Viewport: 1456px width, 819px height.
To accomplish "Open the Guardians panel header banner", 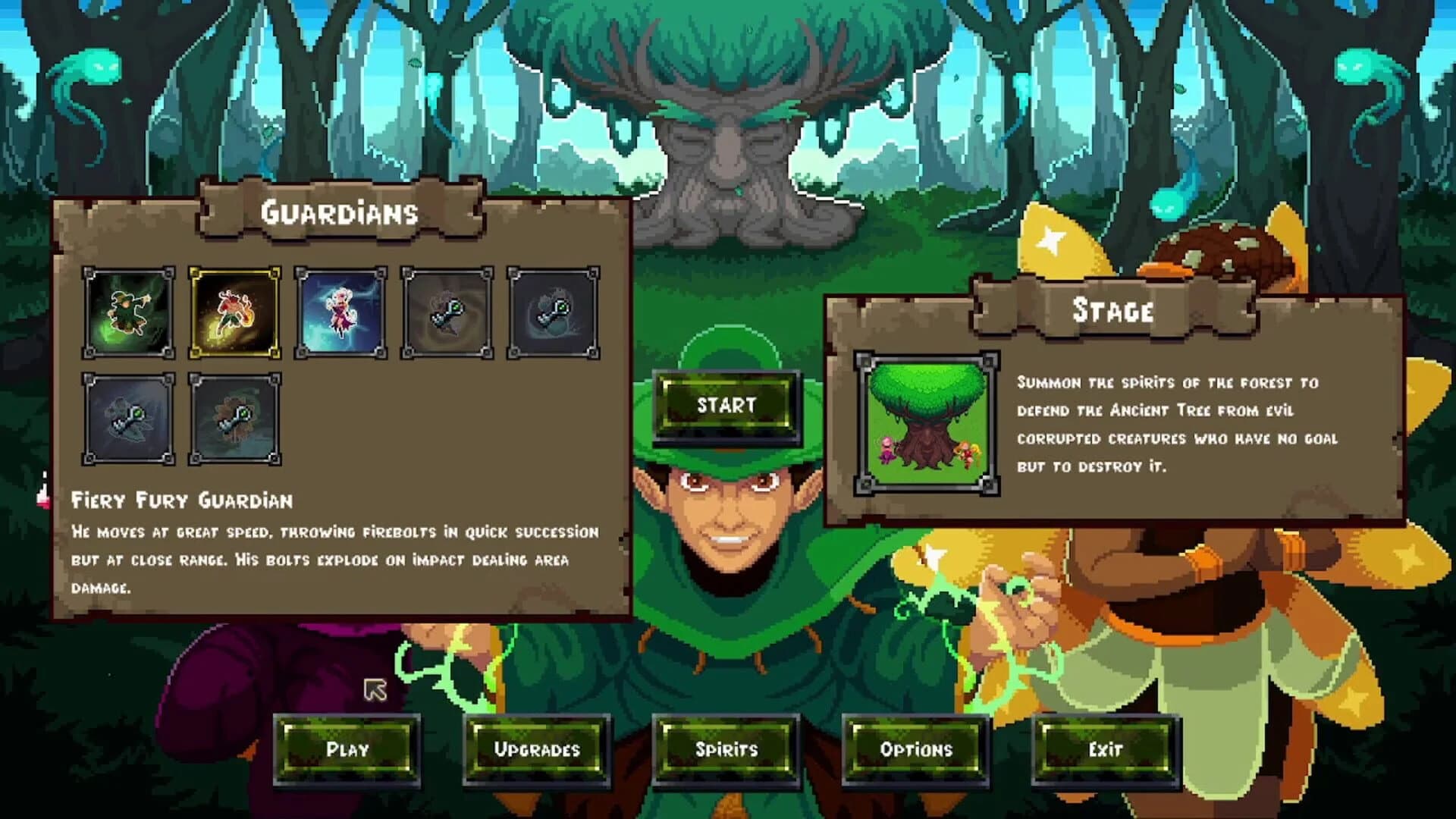I will tap(339, 213).
